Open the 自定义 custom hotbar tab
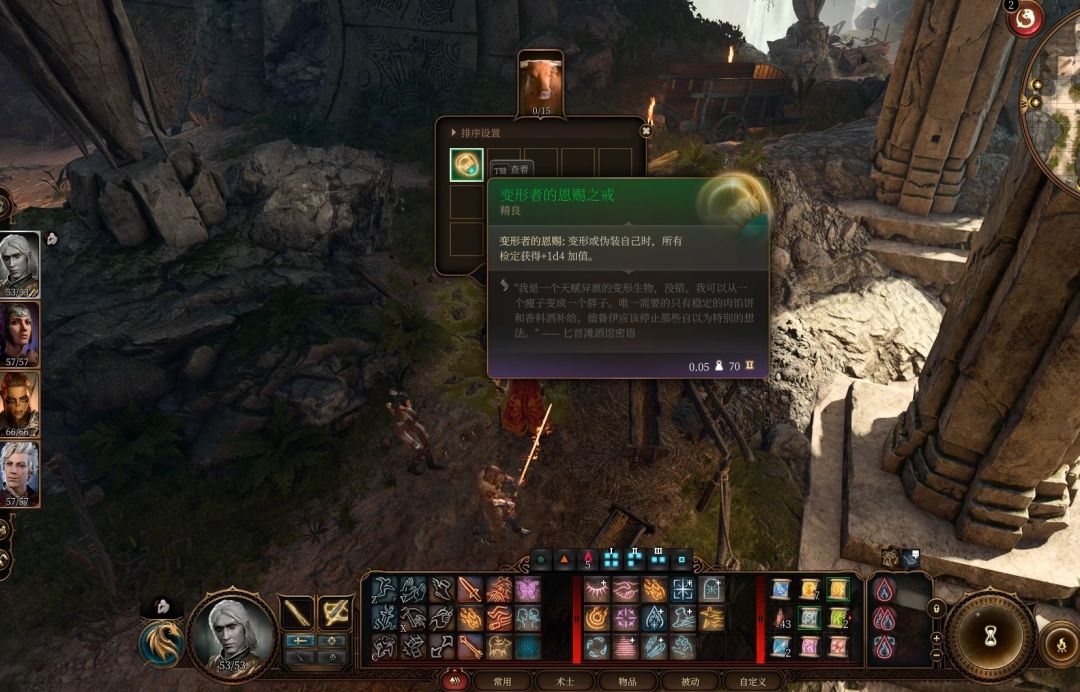Image resolution: width=1080 pixels, height=692 pixels. tap(752, 681)
